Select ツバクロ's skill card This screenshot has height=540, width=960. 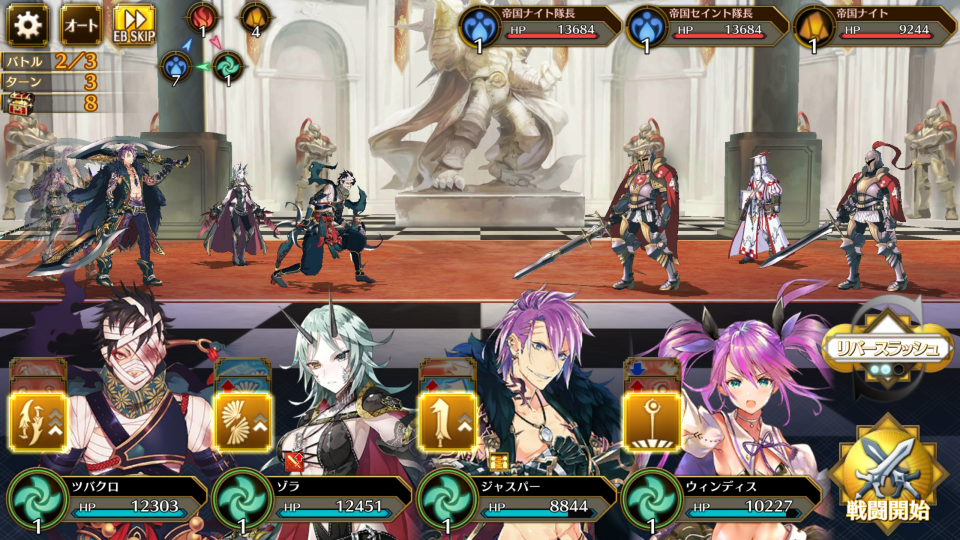39,420
